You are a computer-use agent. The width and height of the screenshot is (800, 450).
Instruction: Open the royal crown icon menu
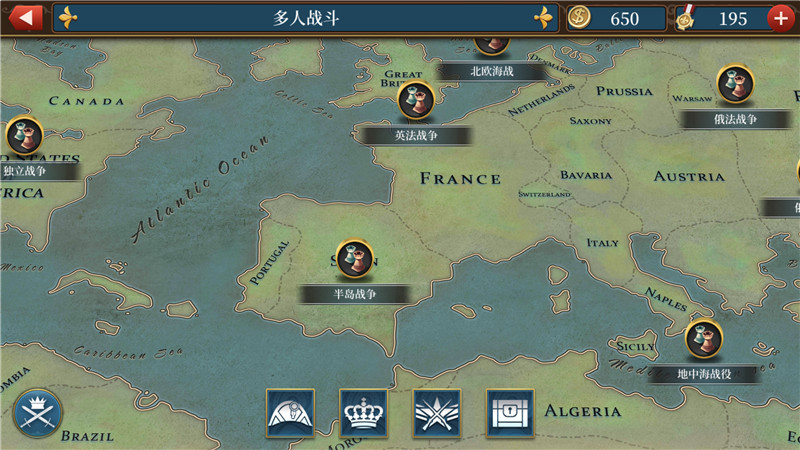[x=363, y=413]
